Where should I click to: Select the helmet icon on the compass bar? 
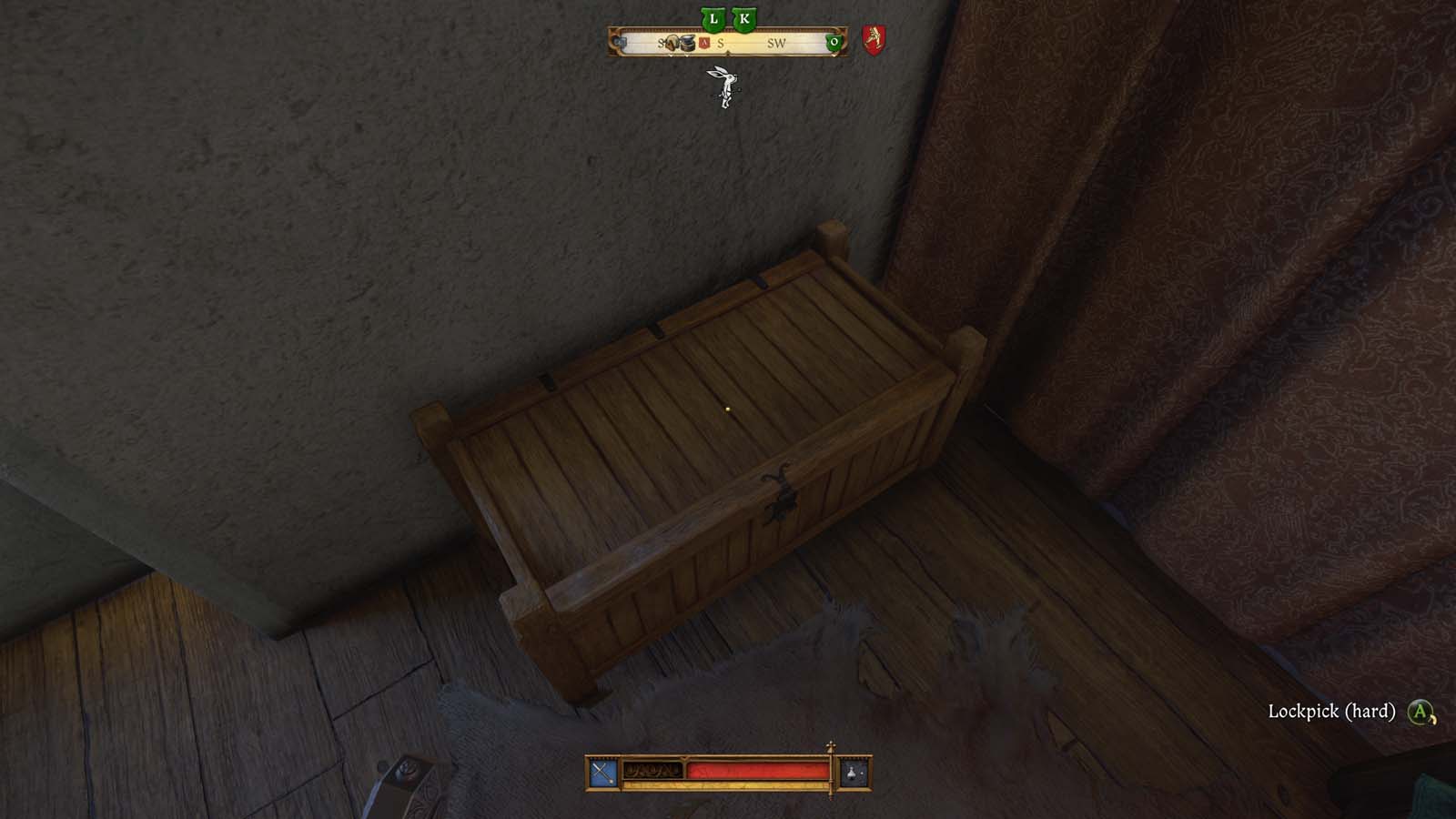pyautogui.click(x=673, y=43)
